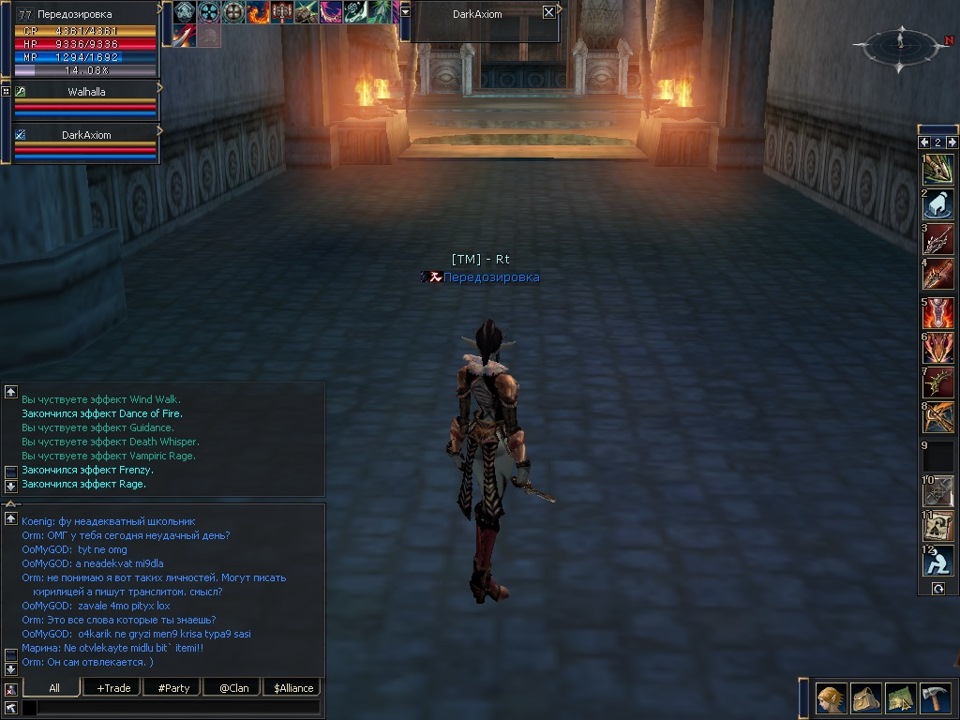Open the inventory bag icon
This screenshot has width=960, height=720.
(866, 697)
